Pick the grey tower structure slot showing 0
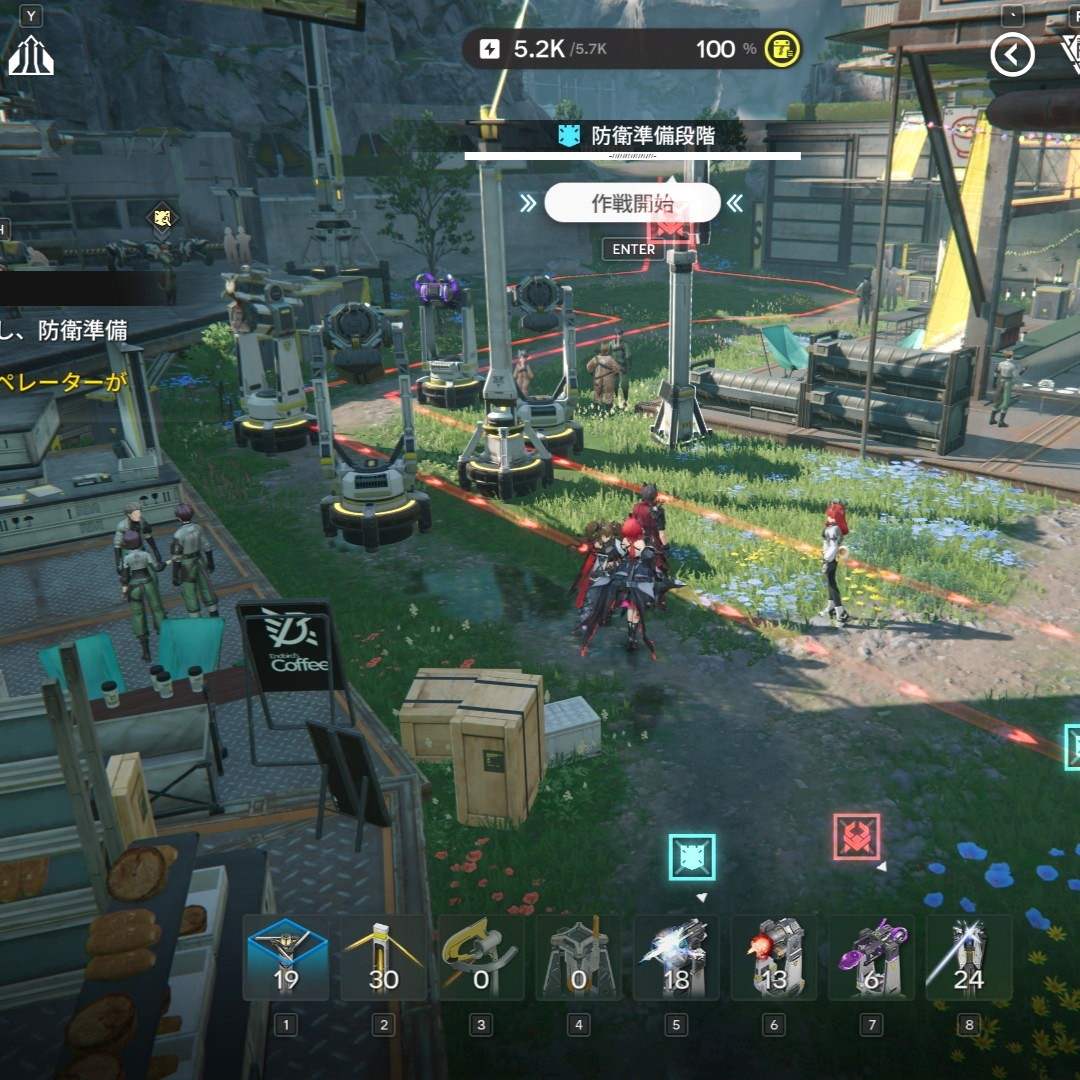 coord(578,958)
